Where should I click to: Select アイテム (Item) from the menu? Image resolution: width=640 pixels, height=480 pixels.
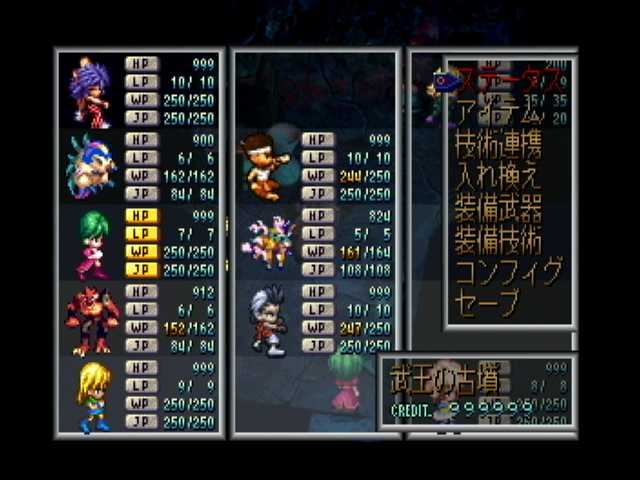(497, 110)
